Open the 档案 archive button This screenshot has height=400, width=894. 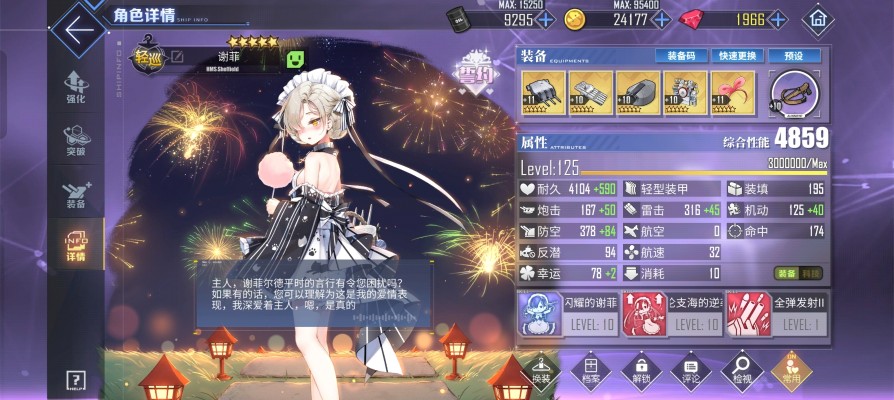click(x=592, y=370)
